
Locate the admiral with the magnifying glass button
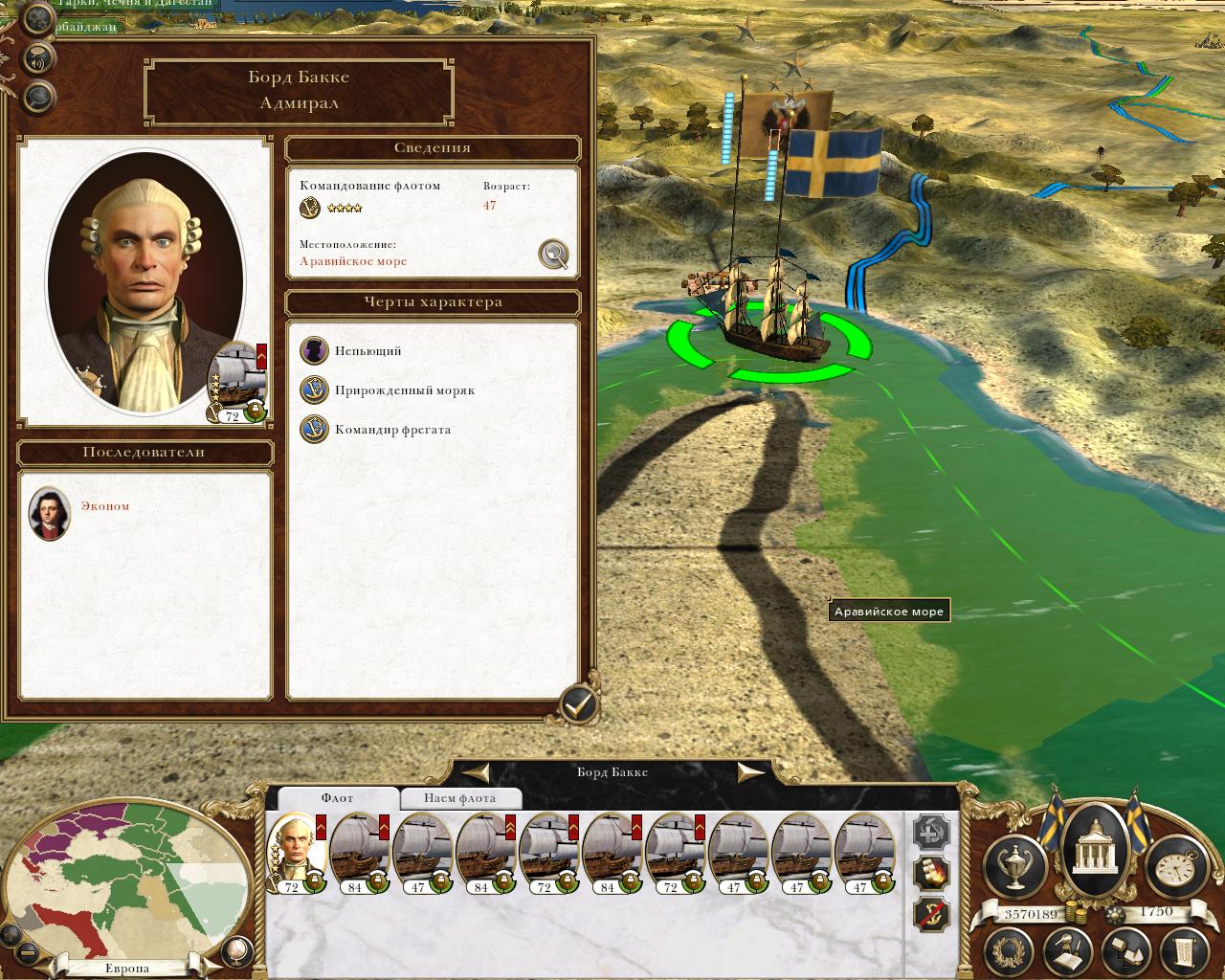tap(553, 254)
